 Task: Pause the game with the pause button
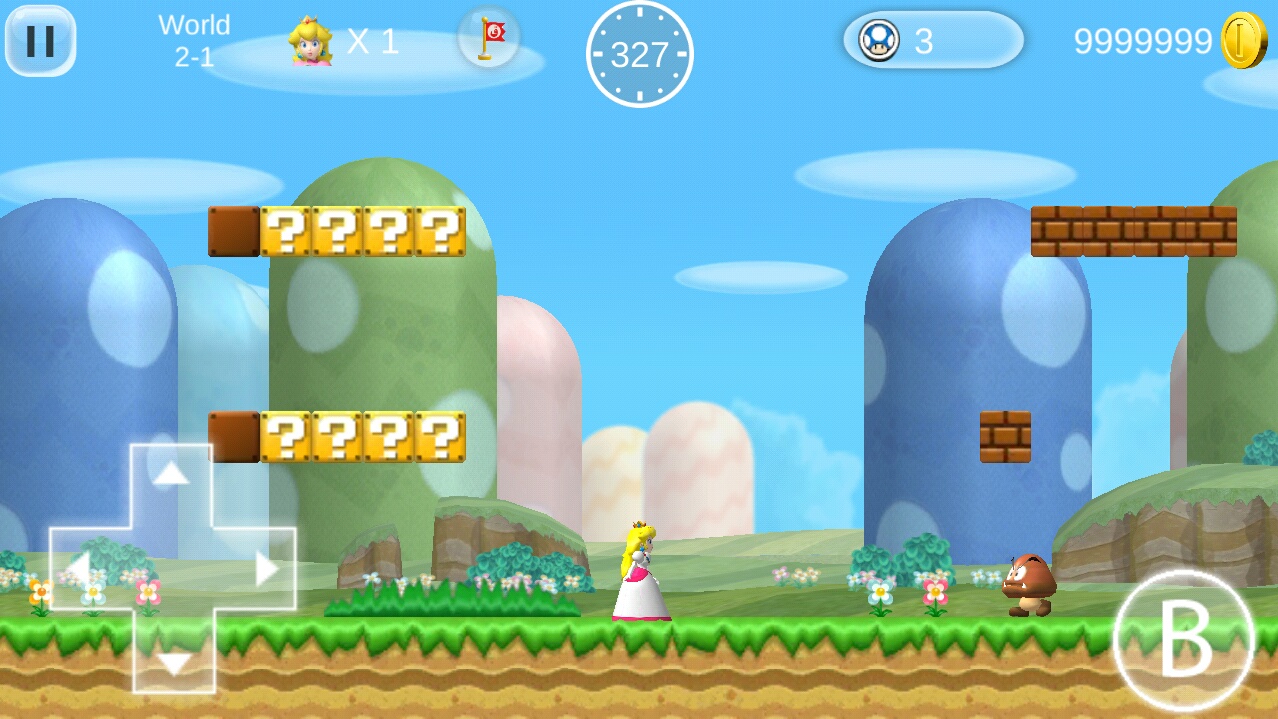click(41, 41)
